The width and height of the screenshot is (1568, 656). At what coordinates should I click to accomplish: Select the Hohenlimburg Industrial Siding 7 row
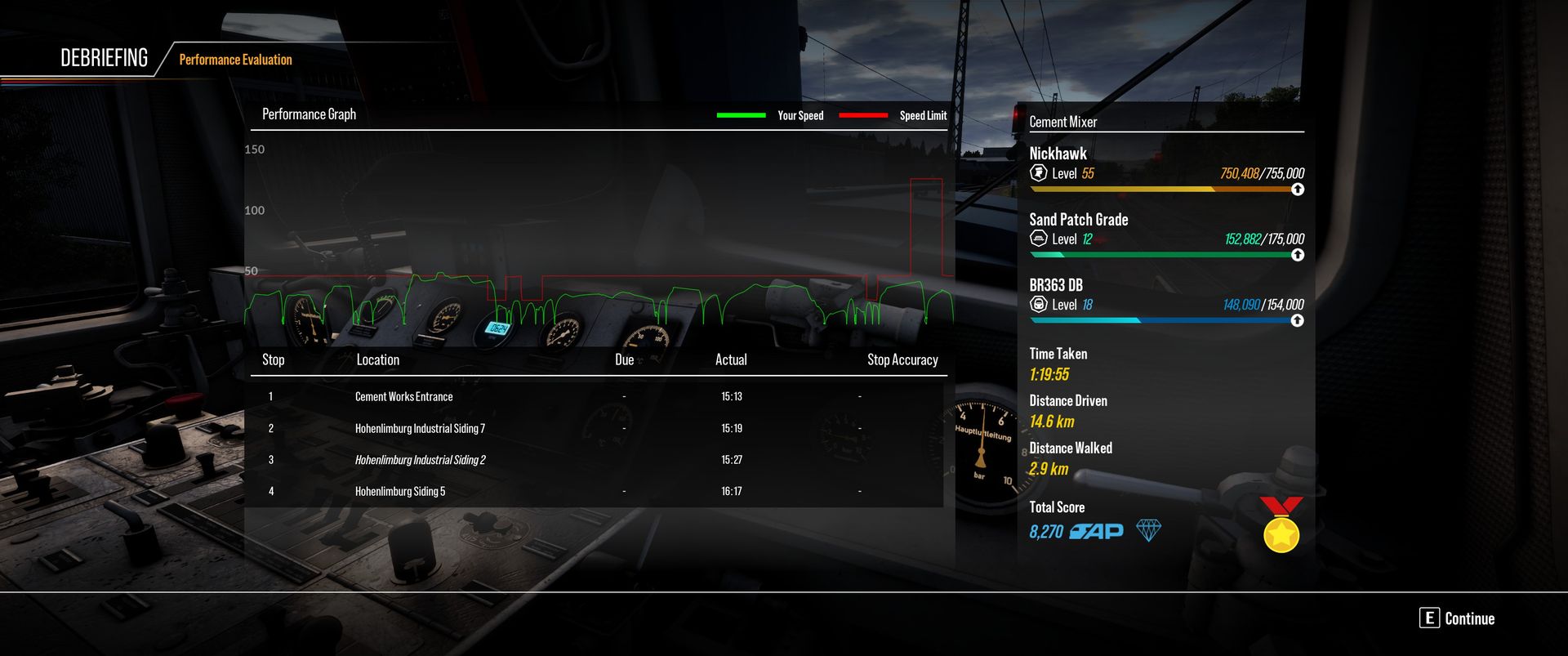420,428
